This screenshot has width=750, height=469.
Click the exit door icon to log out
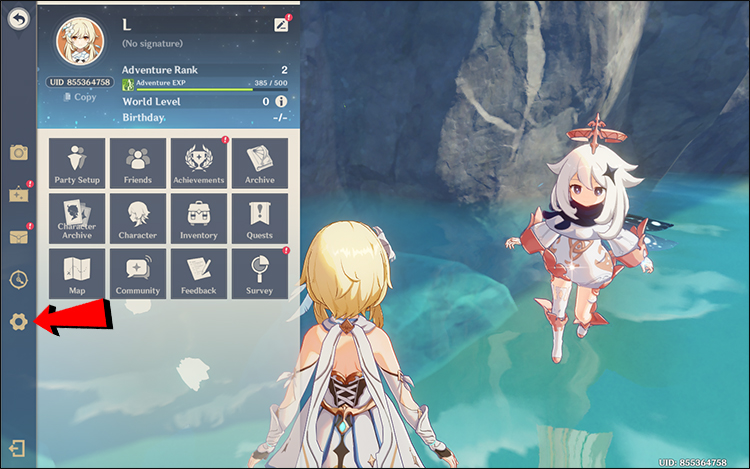click(18, 449)
